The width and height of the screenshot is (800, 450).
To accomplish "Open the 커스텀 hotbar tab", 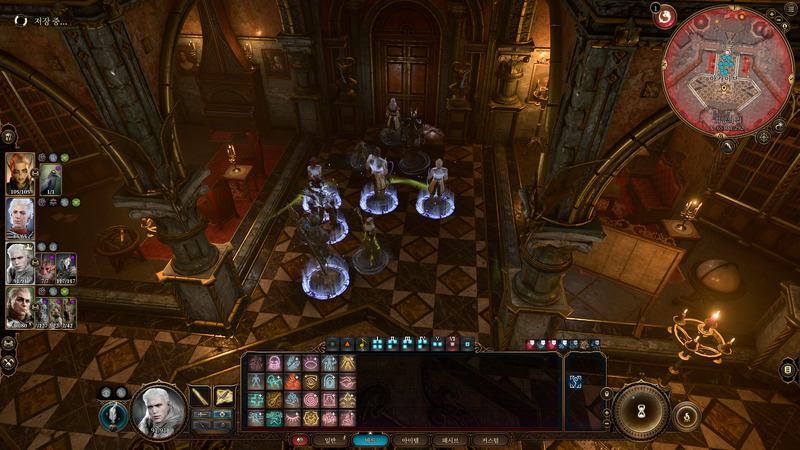I will coord(493,440).
